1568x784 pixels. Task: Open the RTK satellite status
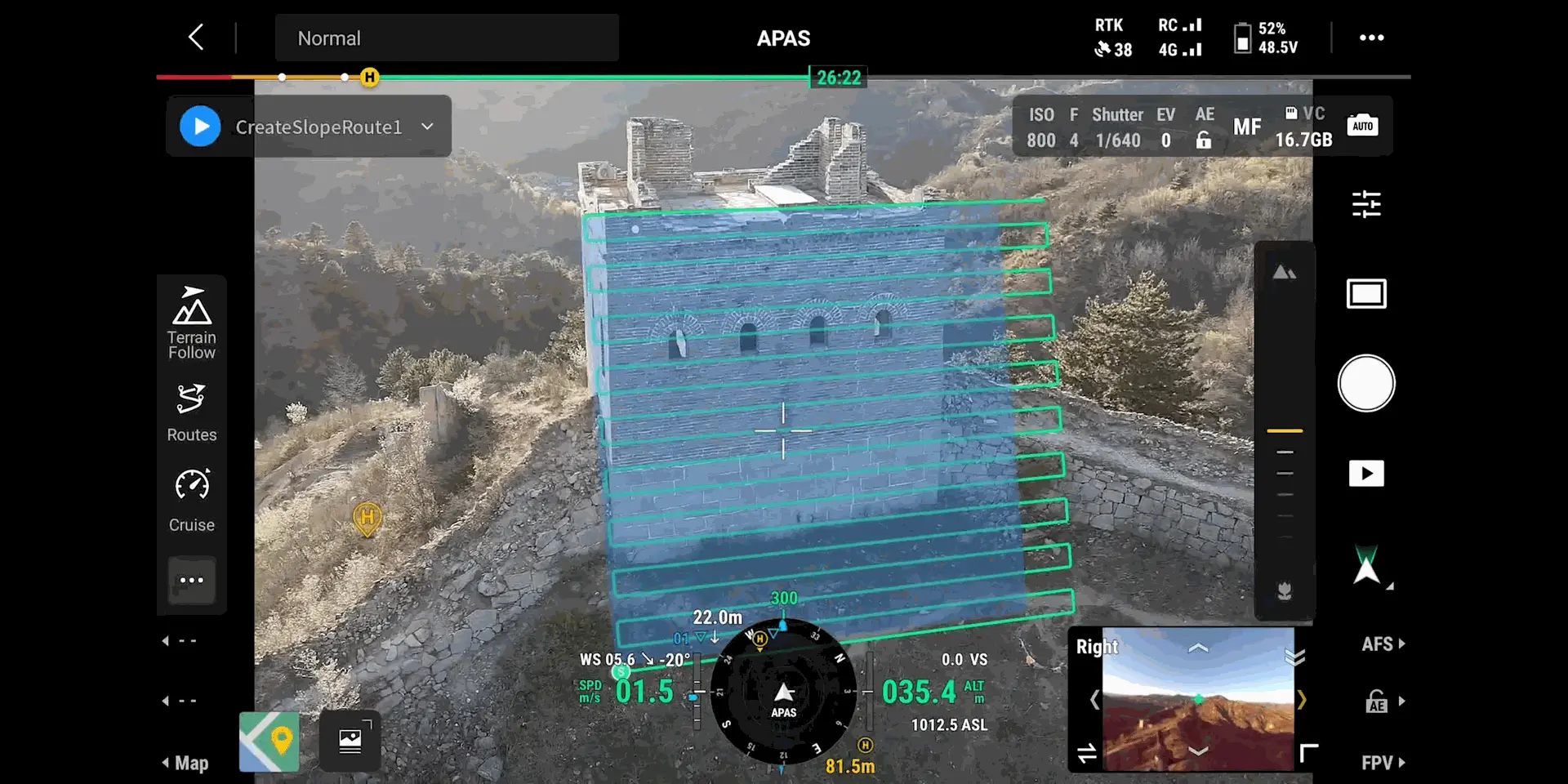coord(1112,38)
